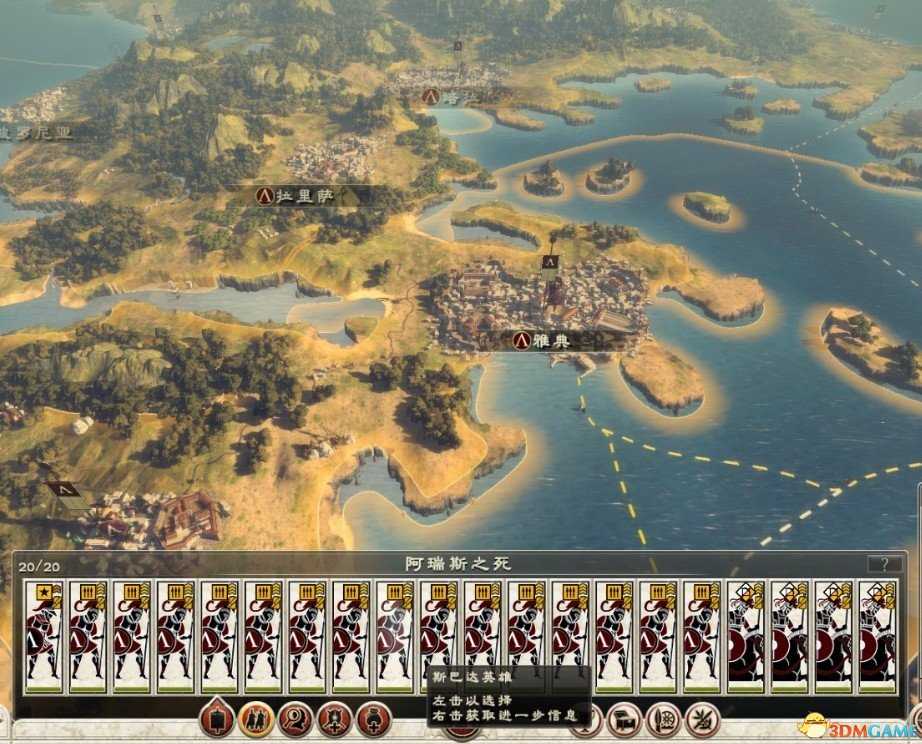This screenshot has height=744, width=922.
Task: Select the last cavalry unit card
Action: click(x=877, y=636)
